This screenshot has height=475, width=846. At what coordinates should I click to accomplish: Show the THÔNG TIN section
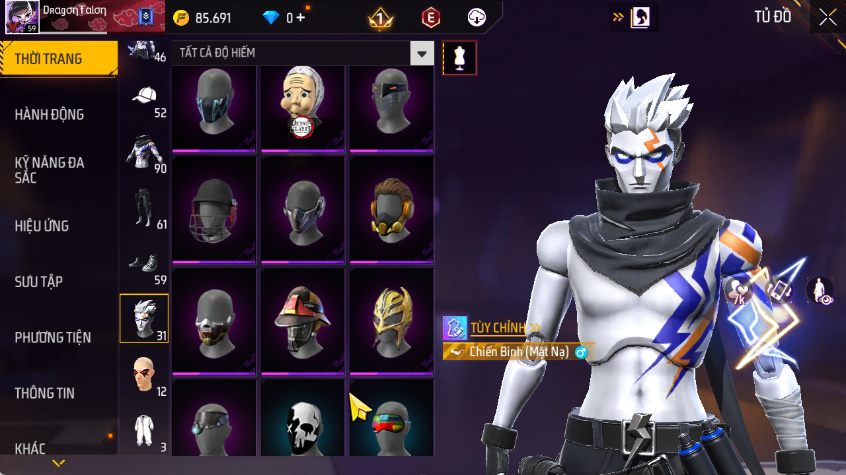[x=45, y=394]
